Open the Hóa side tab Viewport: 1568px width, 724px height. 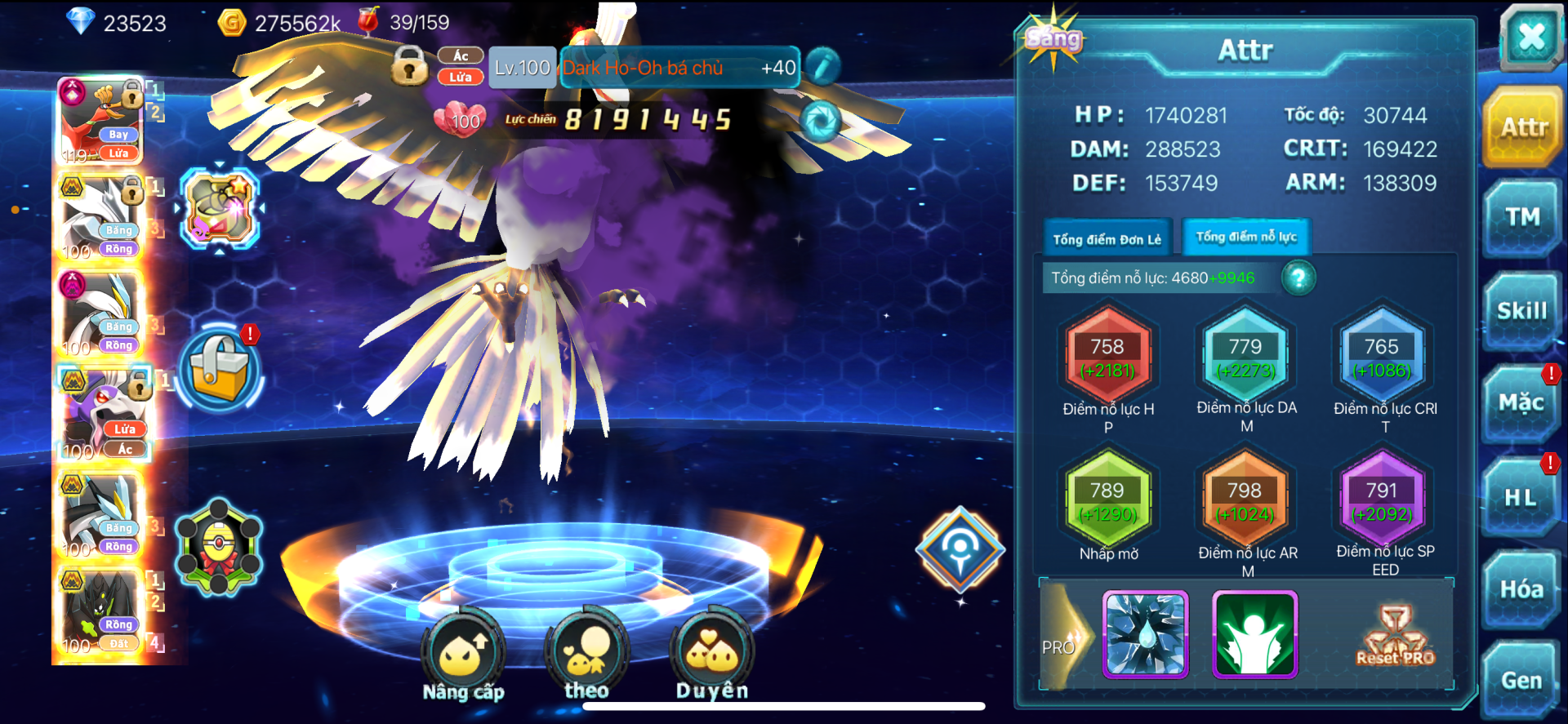point(1521,589)
